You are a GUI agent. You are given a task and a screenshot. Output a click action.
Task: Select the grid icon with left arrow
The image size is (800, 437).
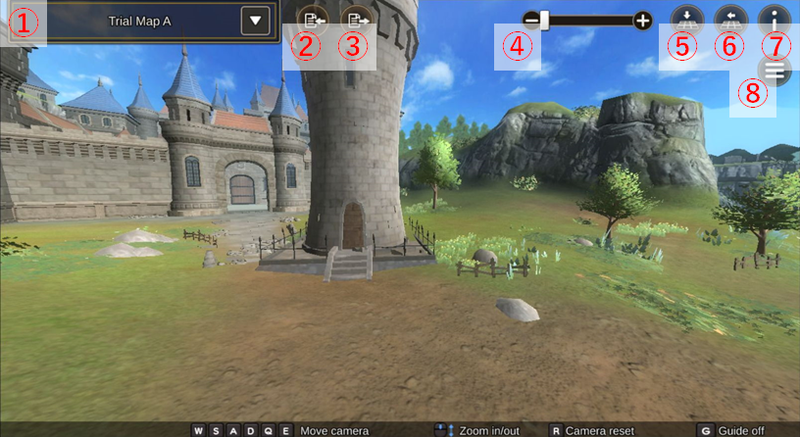pyautogui.click(x=730, y=19)
